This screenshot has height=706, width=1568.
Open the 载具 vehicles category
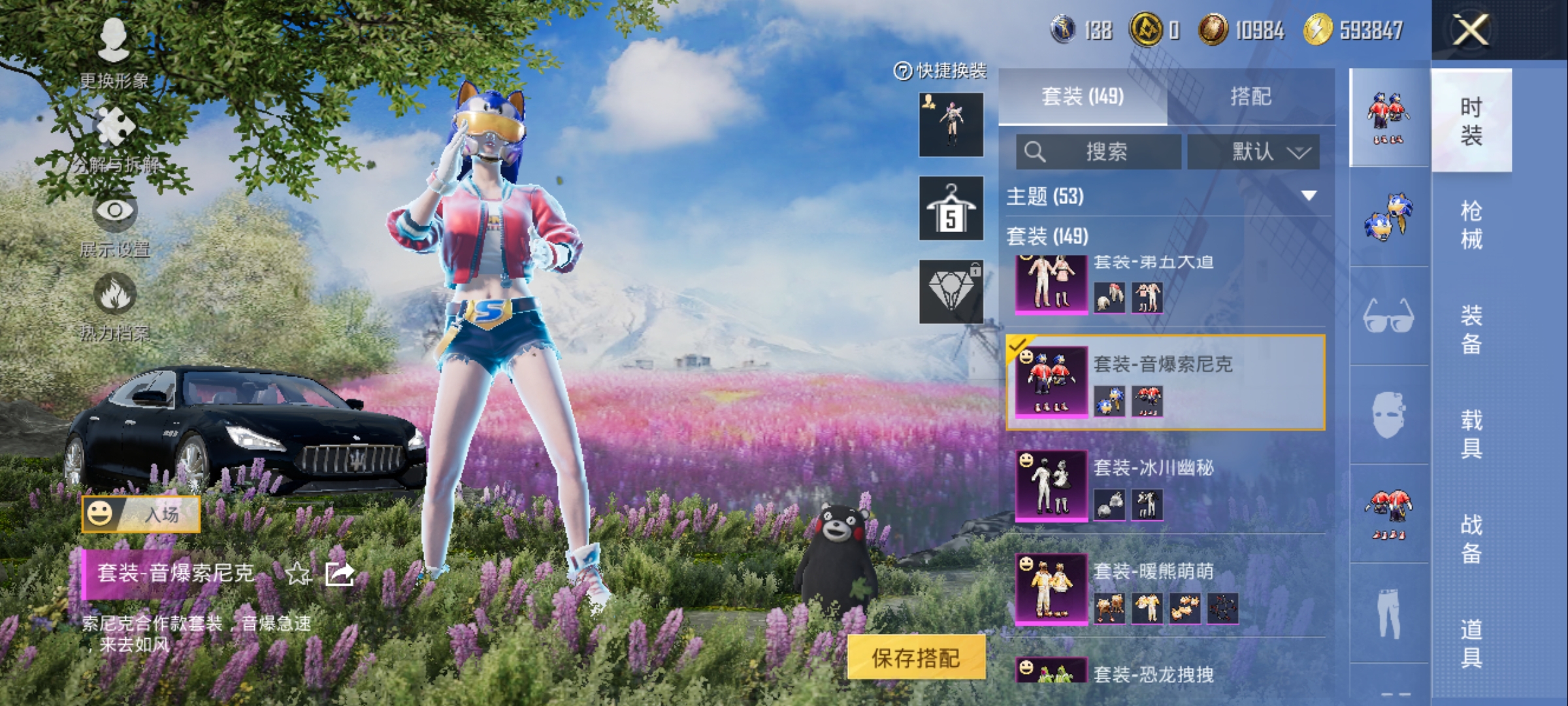point(1471,434)
